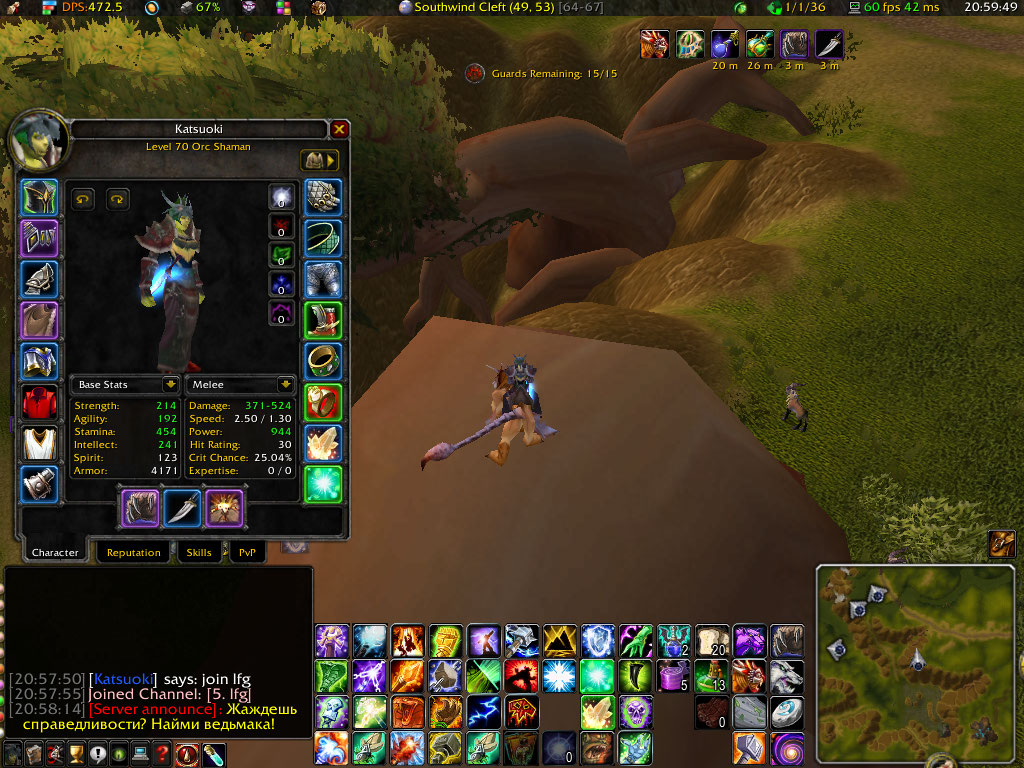1024x768 pixels.
Task: Use the bread food item
Action: coord(711,640)
